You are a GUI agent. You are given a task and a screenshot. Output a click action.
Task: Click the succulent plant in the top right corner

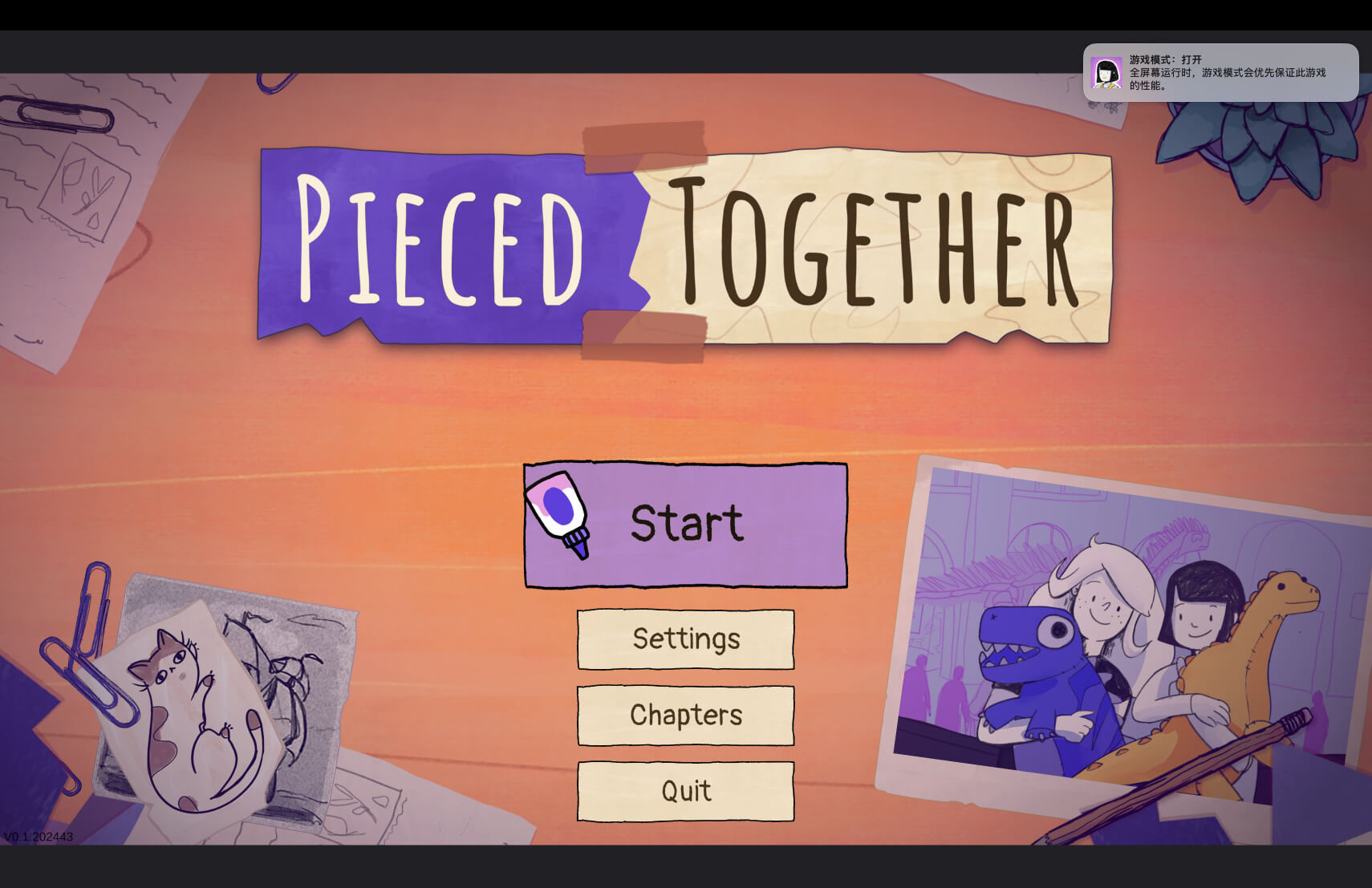coord(1256,140)
